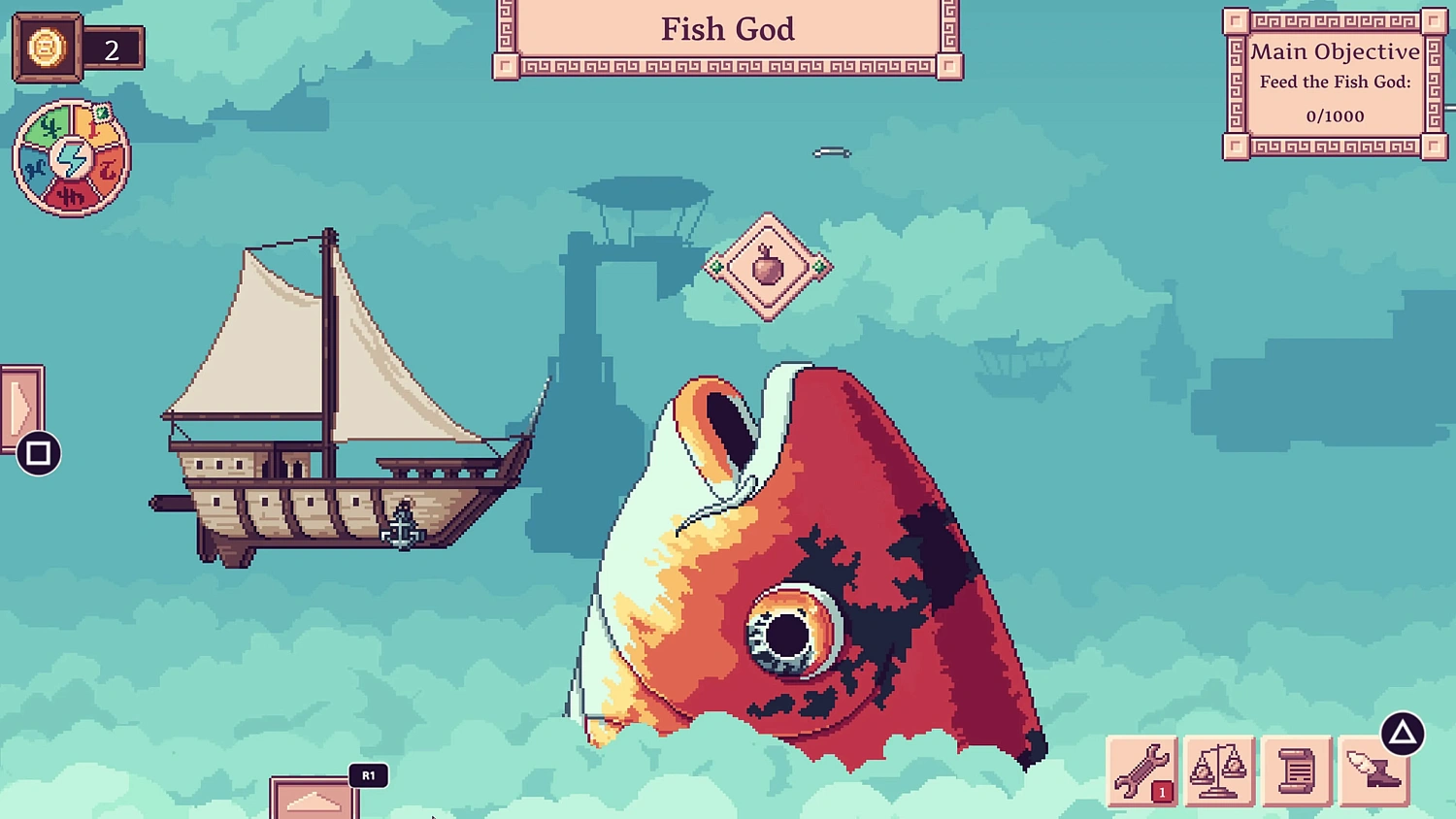The image size is (1456, 819).
Task: Toggle the dark red segment of the wheel
Action: [71, 194]
